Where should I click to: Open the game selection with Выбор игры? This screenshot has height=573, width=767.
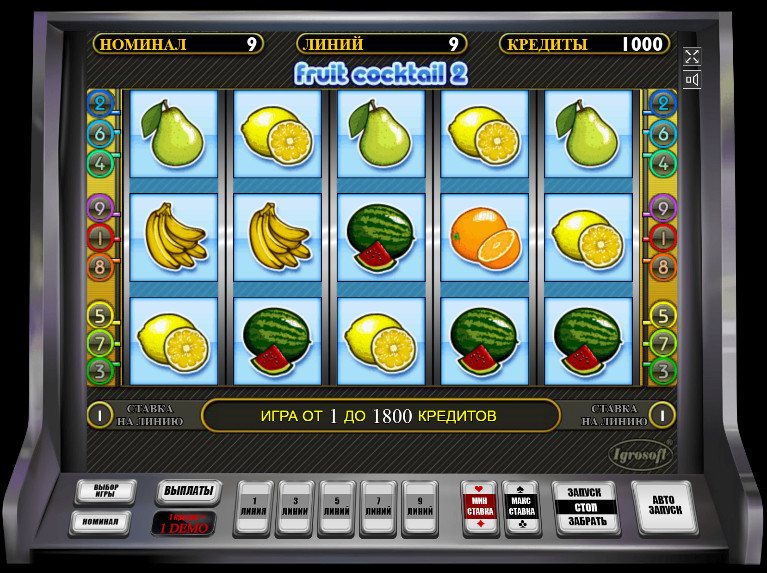[x=106, y=492]
